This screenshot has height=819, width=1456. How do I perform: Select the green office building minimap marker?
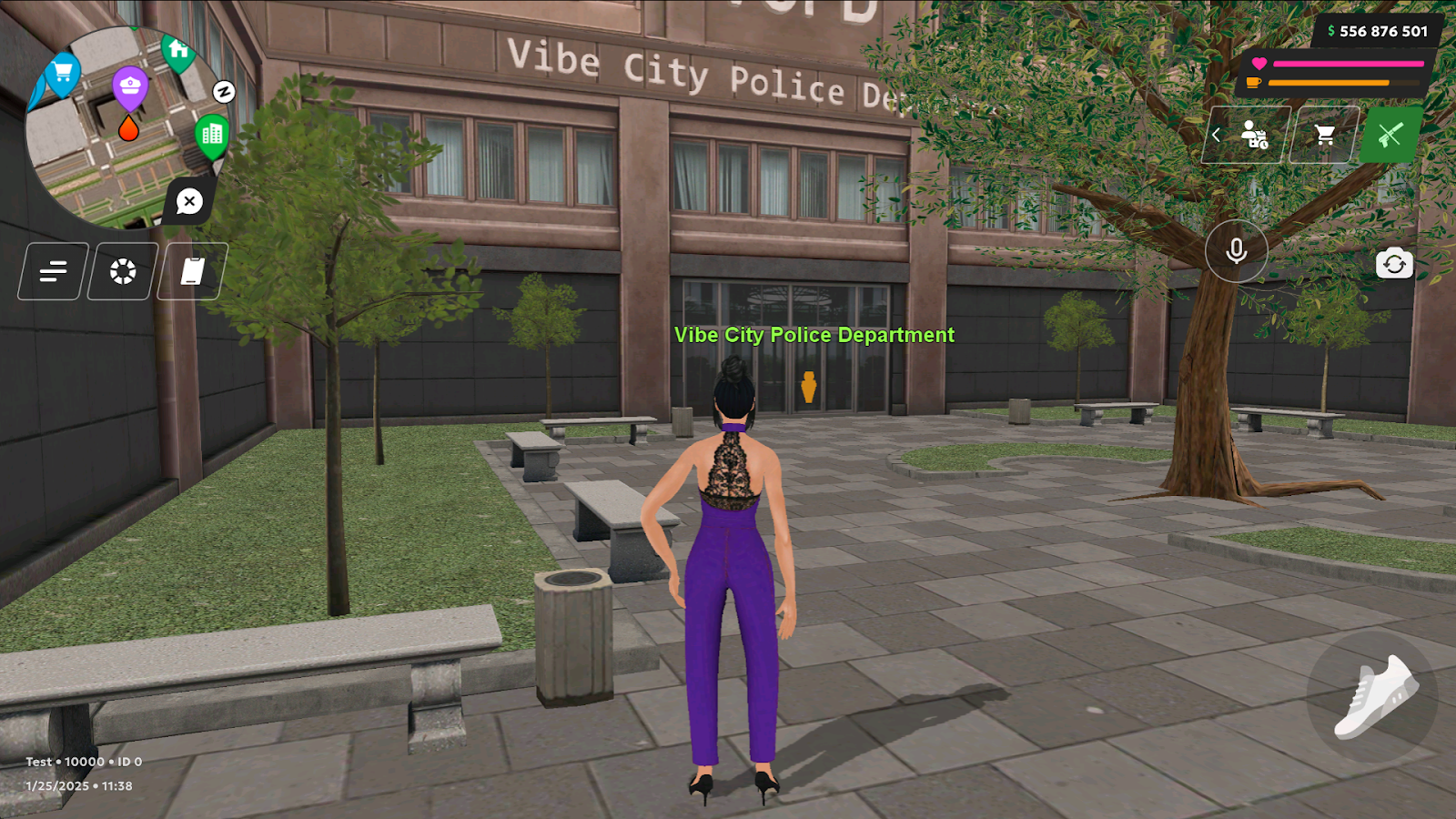pos(212,136)
